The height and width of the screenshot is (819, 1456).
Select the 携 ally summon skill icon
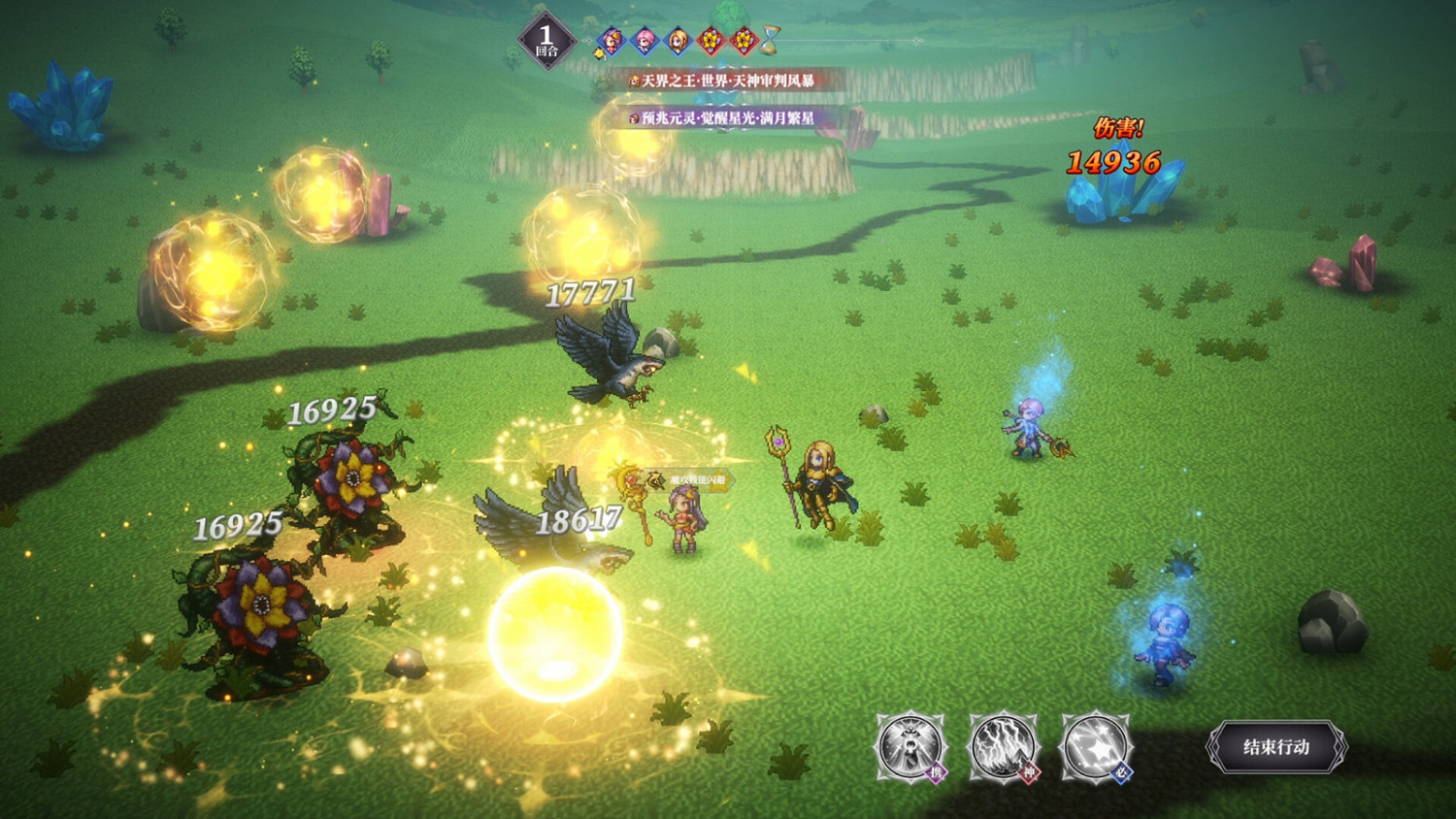(910, 747)
